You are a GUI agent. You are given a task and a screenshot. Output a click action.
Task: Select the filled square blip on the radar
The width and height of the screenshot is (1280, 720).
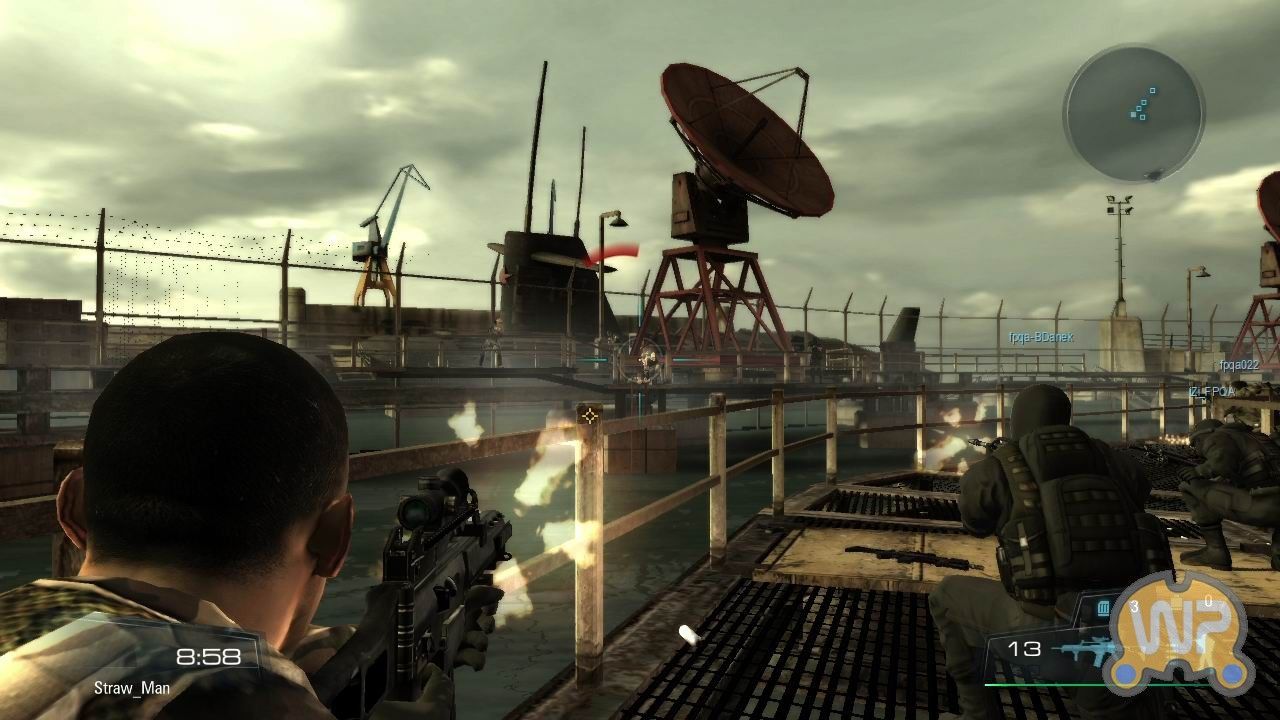(x=1133, y=114)
